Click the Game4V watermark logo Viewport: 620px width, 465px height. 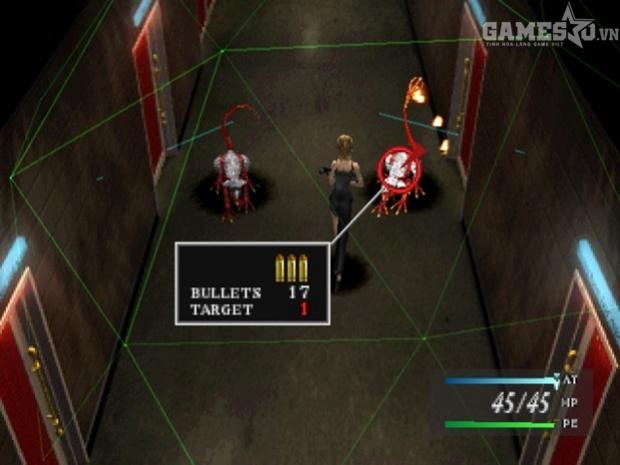point(549,31)
